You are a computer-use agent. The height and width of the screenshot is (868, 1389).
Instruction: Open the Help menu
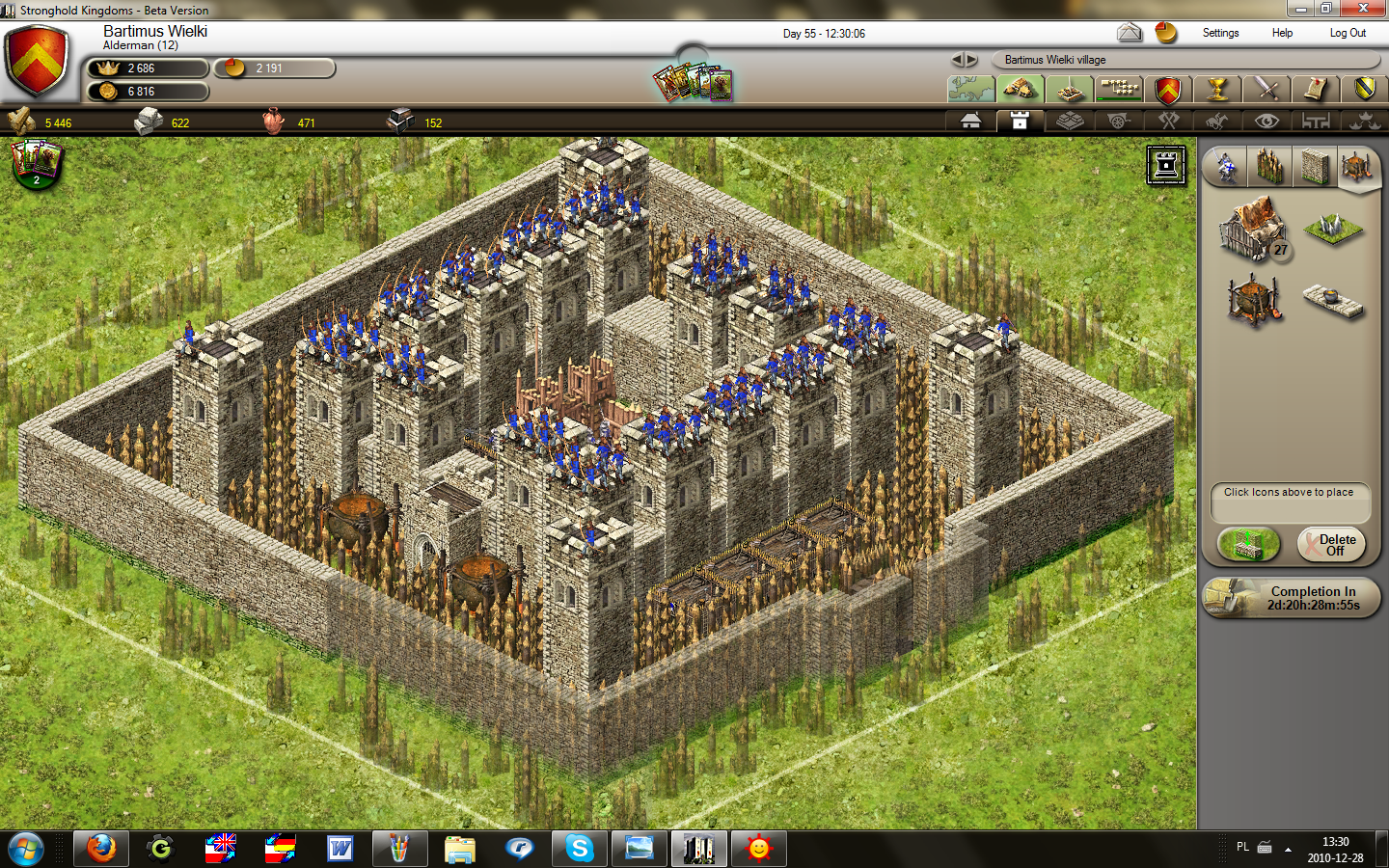[1282, 33]
